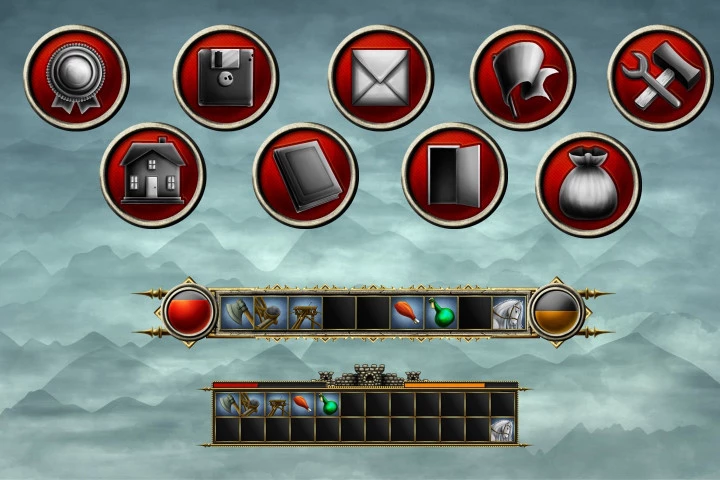Screen dimensions: 720x480
Task: Open the book journal button
Action: coord(305,175)
